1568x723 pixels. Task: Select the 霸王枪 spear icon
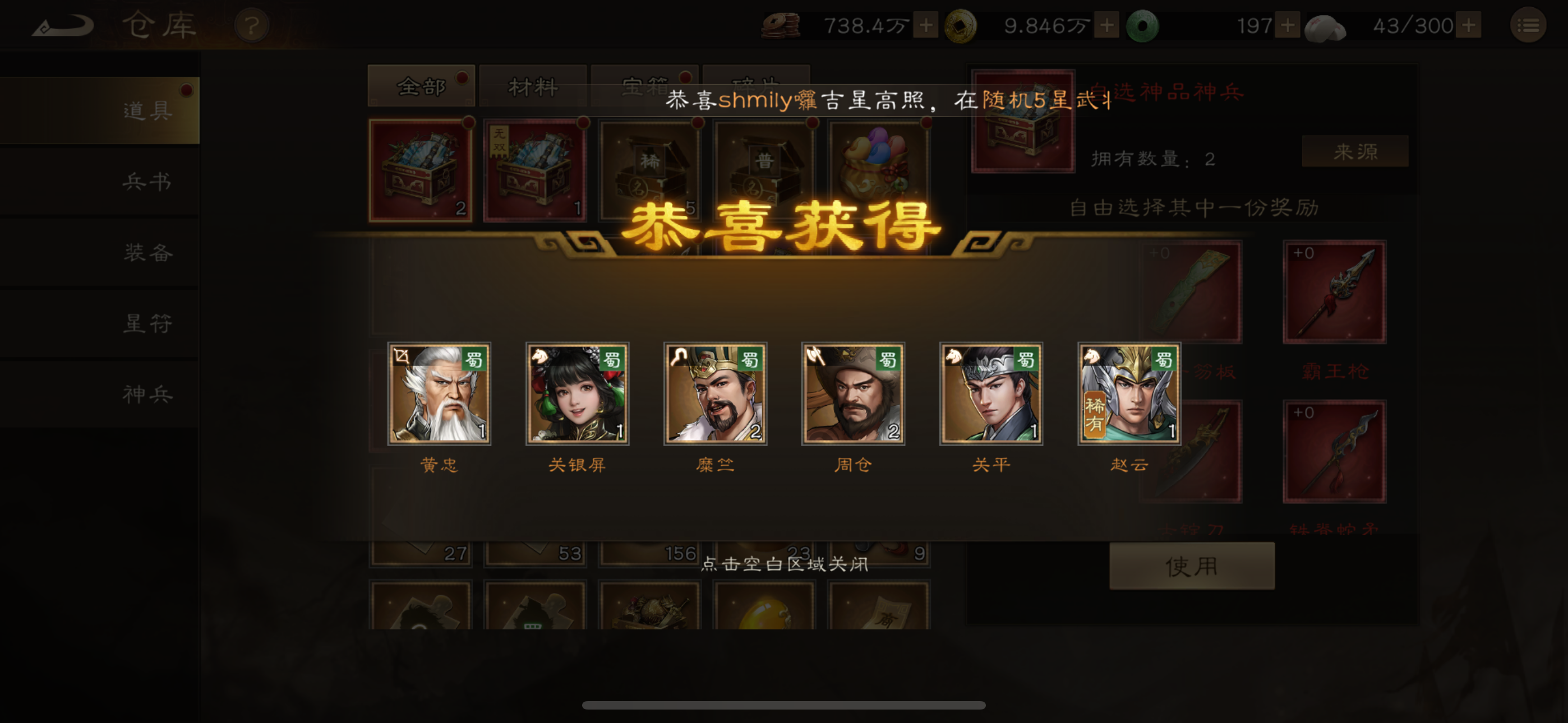[x=1335, y=292]
